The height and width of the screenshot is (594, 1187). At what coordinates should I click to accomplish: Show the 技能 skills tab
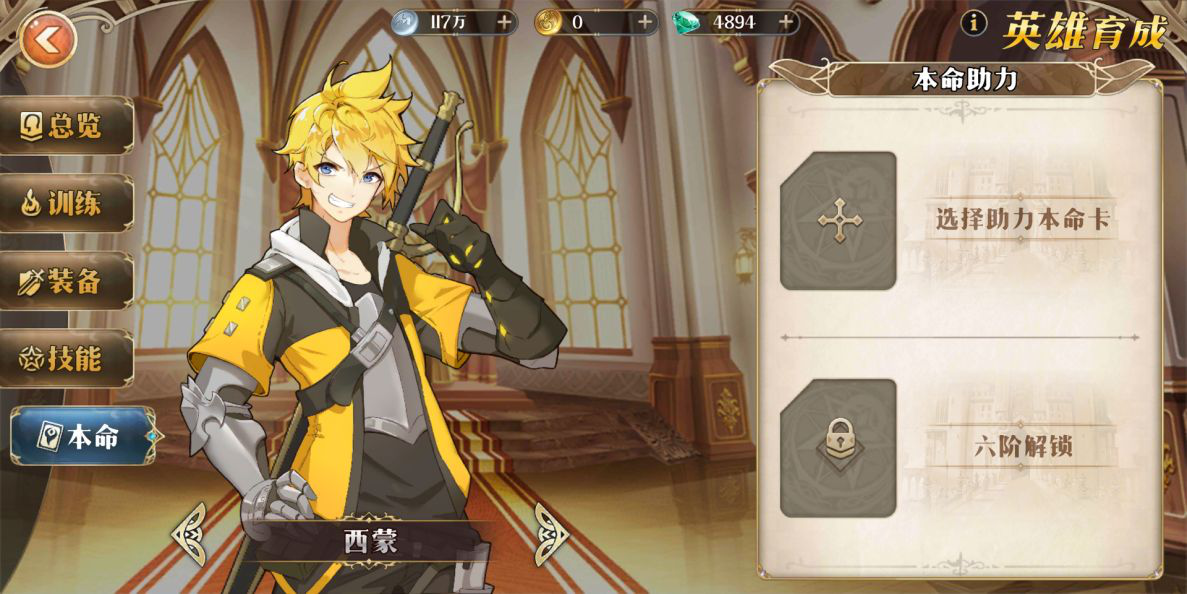(68, 359)
